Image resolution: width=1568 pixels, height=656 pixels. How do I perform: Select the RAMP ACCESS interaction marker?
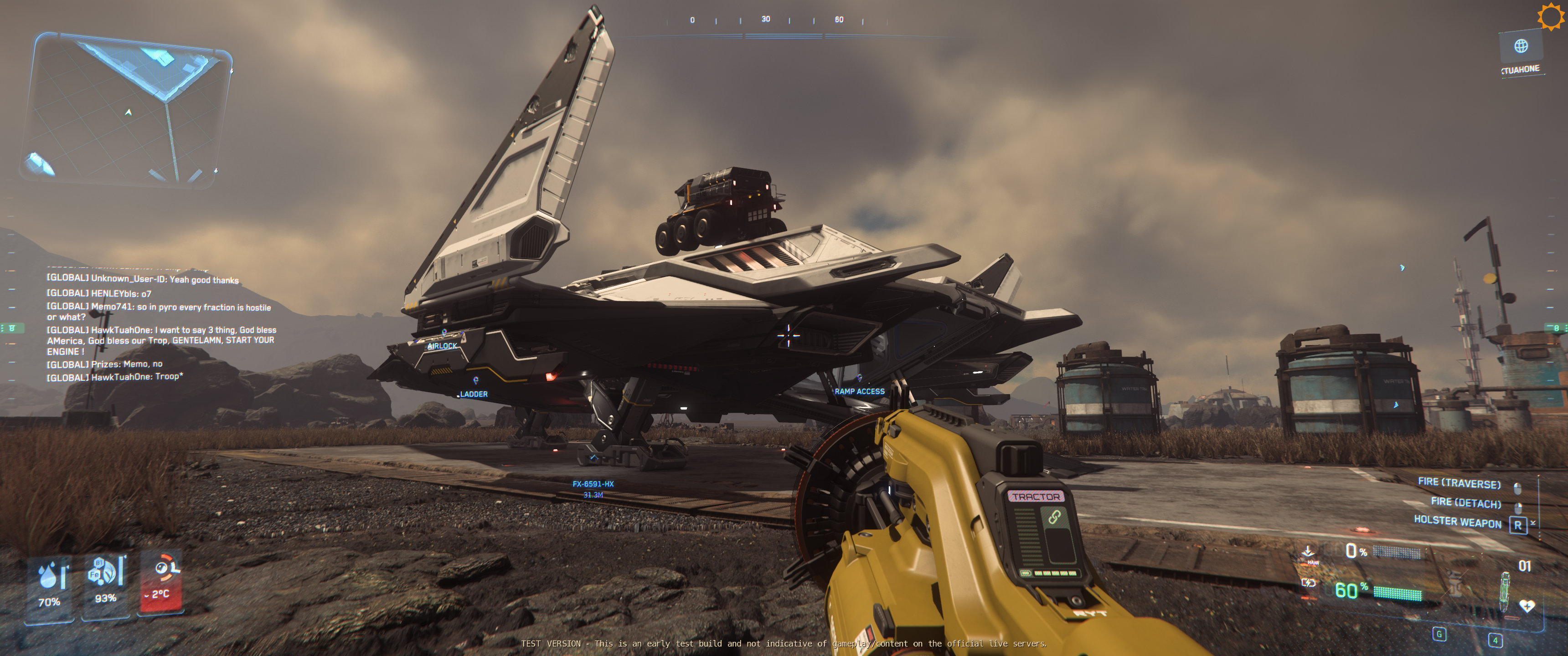point(859,391)
